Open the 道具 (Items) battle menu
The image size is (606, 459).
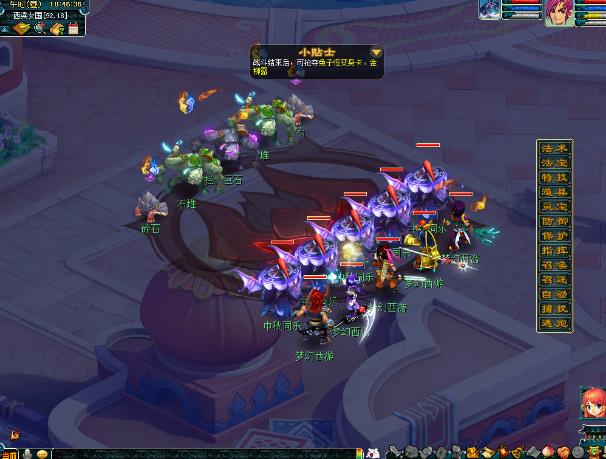click(x=554, y=192)
